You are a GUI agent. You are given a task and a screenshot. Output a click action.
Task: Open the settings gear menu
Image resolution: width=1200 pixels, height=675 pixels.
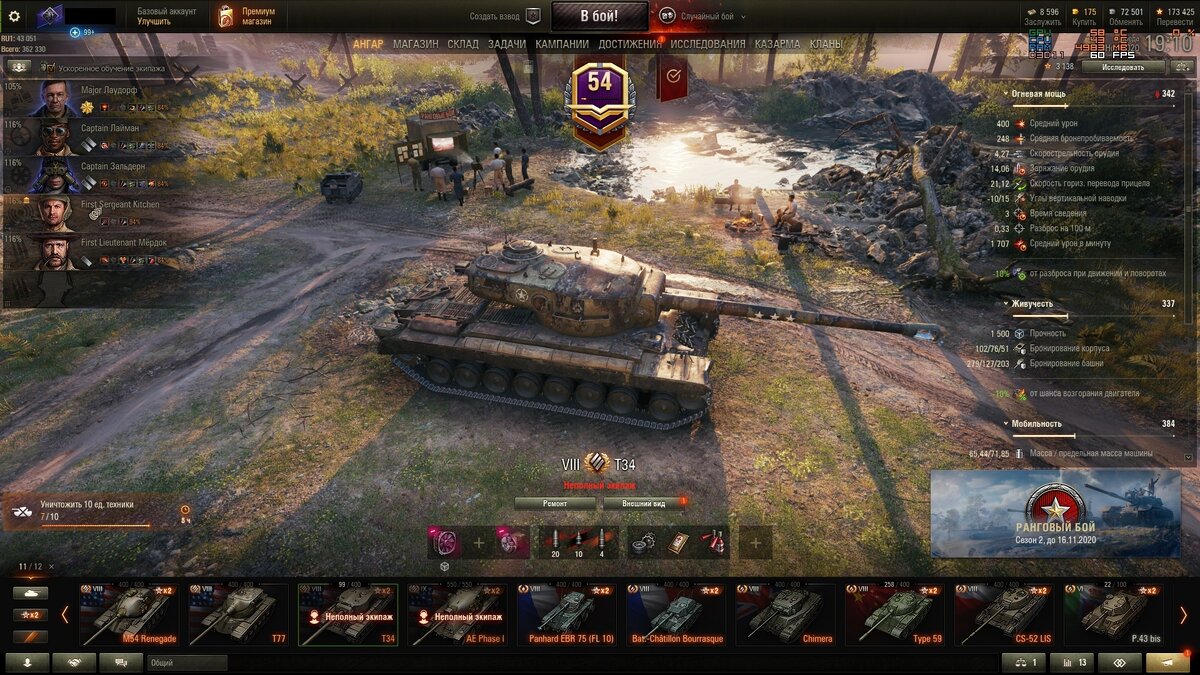14,16
